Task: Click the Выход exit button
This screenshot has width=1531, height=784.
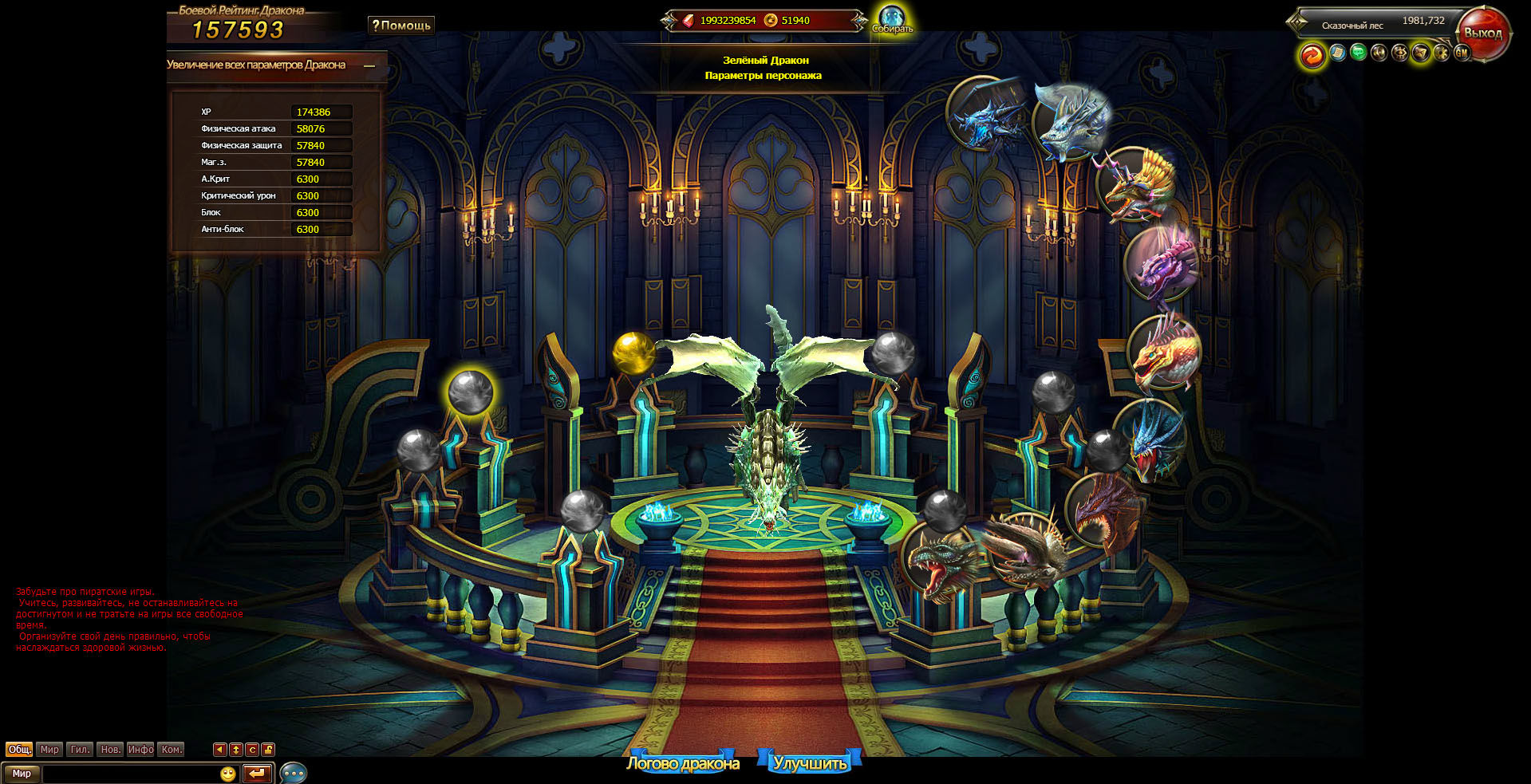Action: click(x=1482, y=34)
